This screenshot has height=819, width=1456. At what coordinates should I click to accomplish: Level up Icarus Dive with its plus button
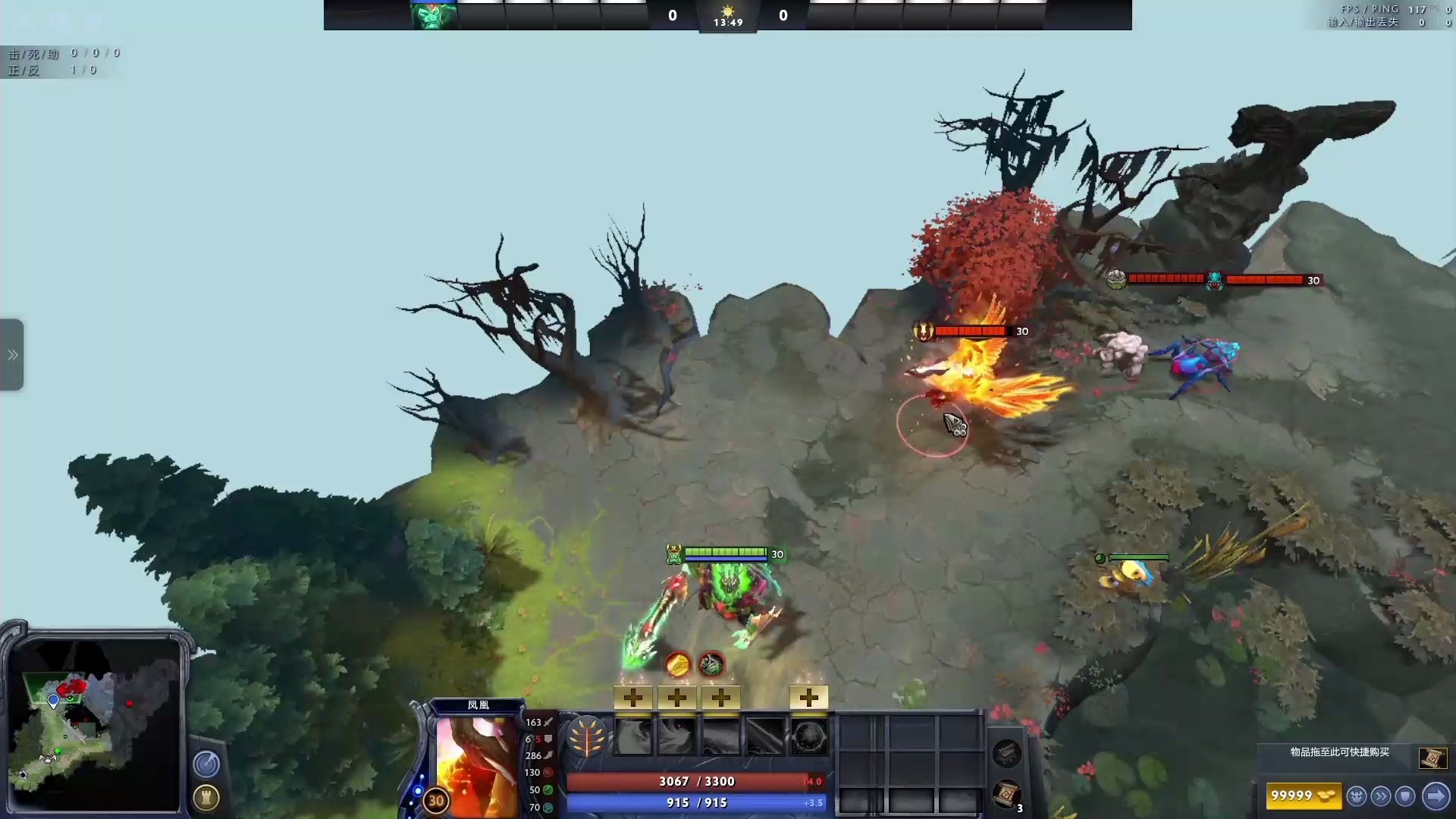click(x=634, y=696)
